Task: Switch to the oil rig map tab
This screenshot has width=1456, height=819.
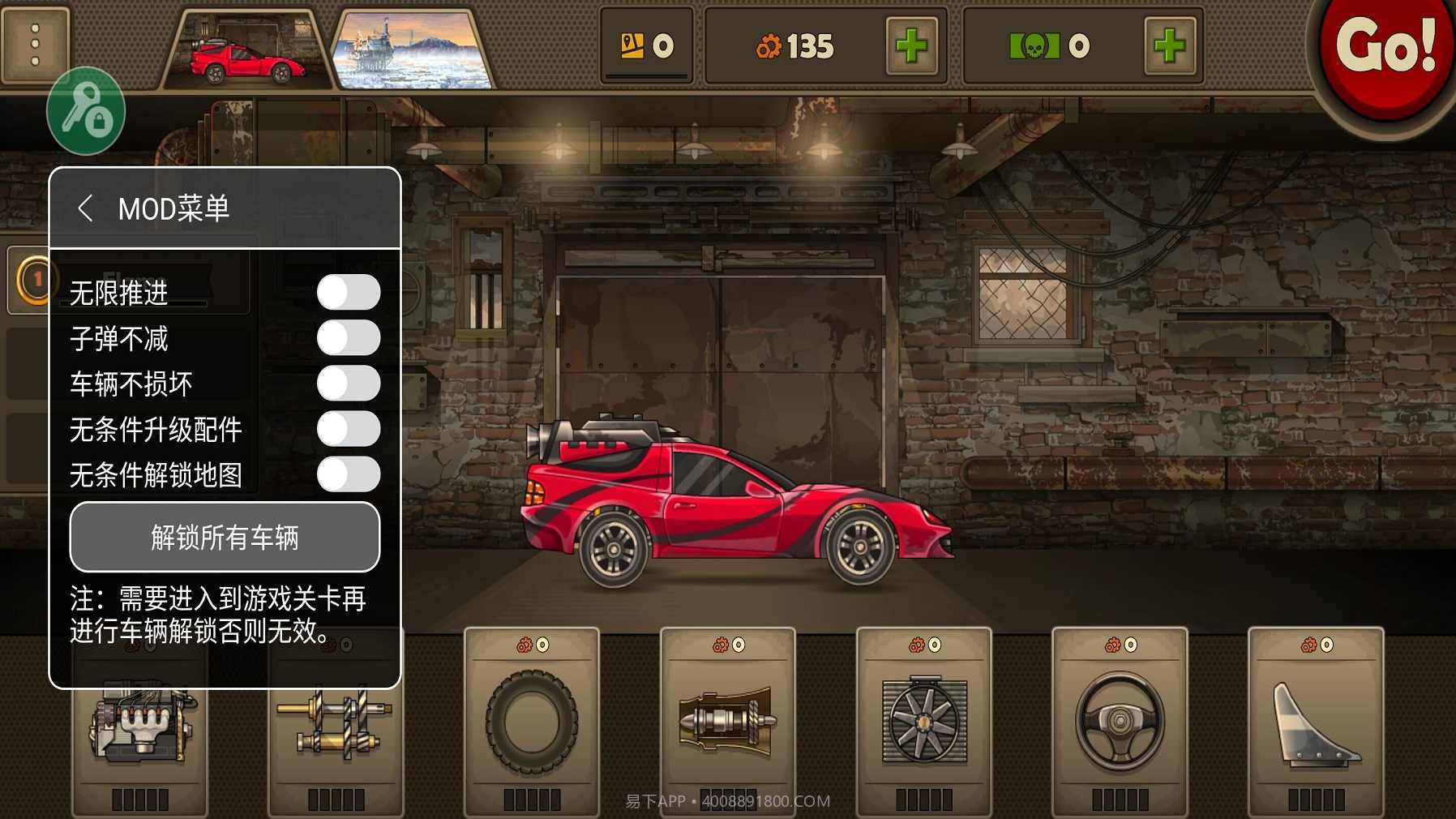Action: [413, 51]
